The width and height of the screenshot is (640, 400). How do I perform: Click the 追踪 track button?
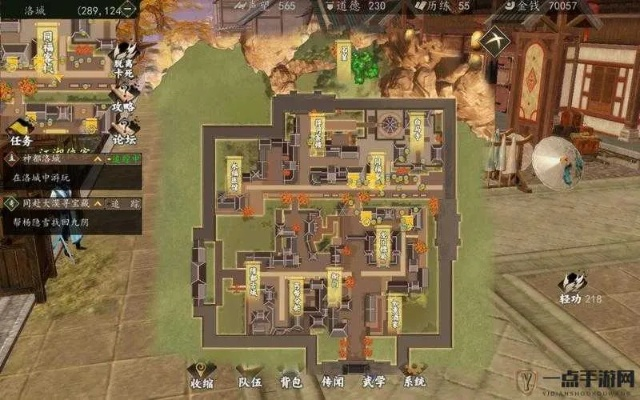point(123,203)
